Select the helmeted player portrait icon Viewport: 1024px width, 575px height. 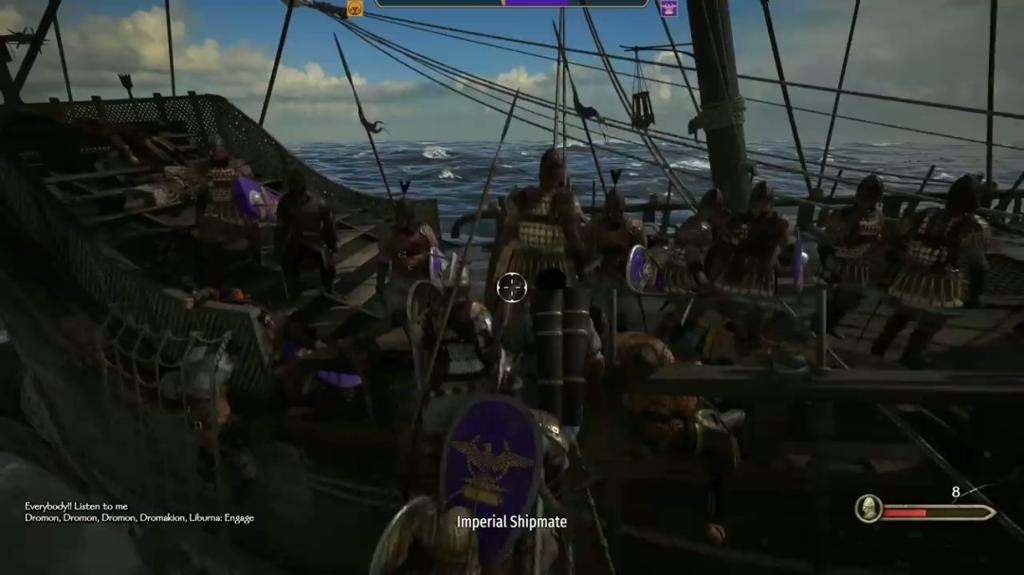[x=868, y=509]
